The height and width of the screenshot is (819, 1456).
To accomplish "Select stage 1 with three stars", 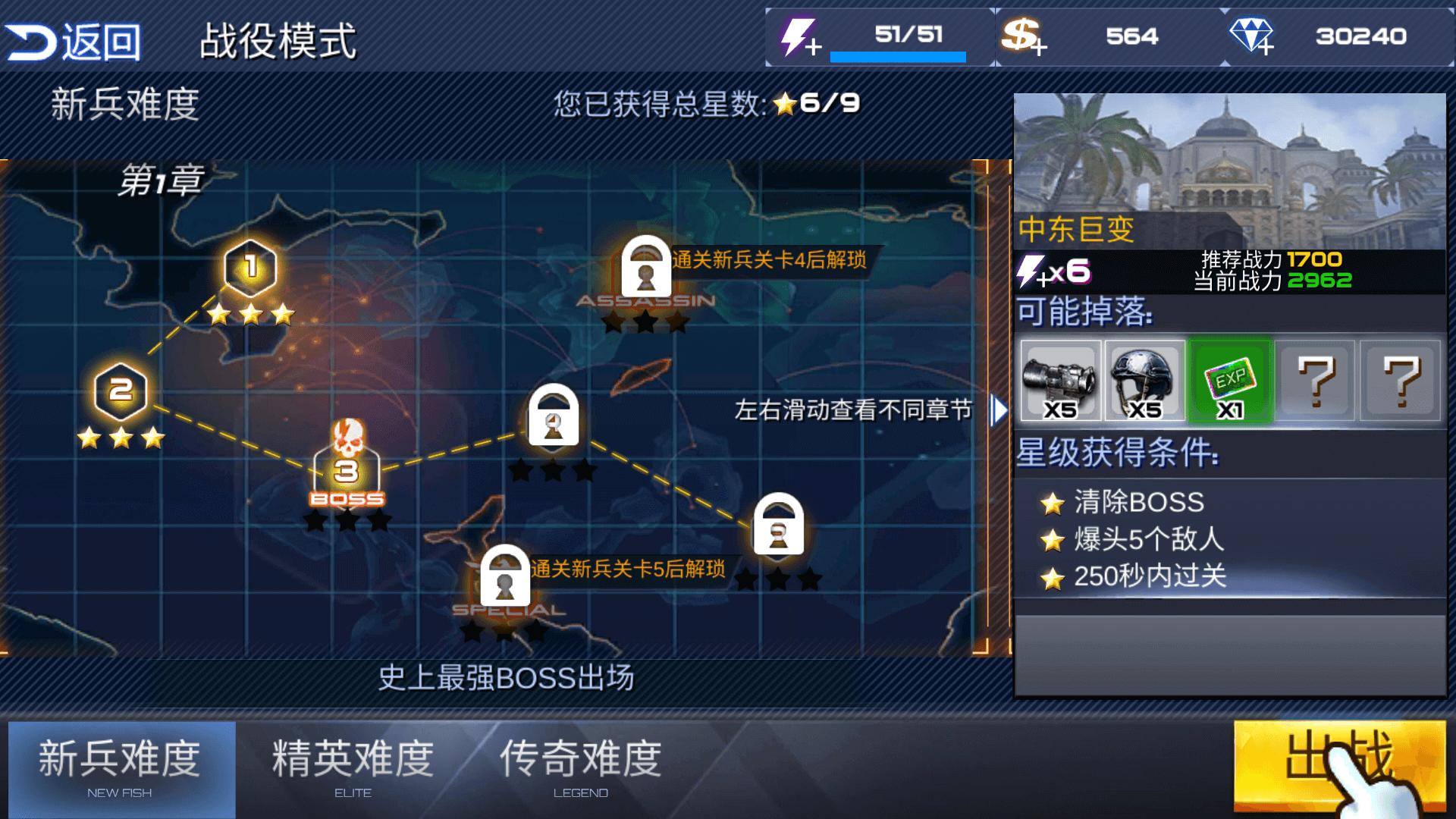I will point(250,267).
